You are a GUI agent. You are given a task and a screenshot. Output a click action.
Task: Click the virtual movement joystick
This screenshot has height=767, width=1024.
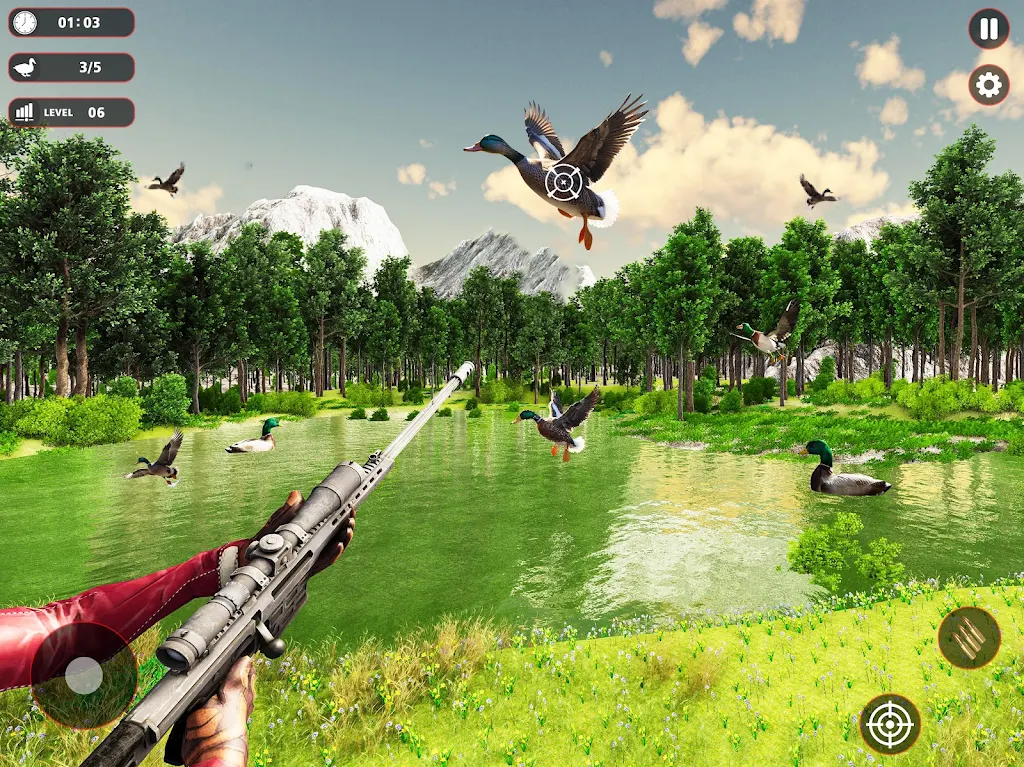[x=84, y=675]
